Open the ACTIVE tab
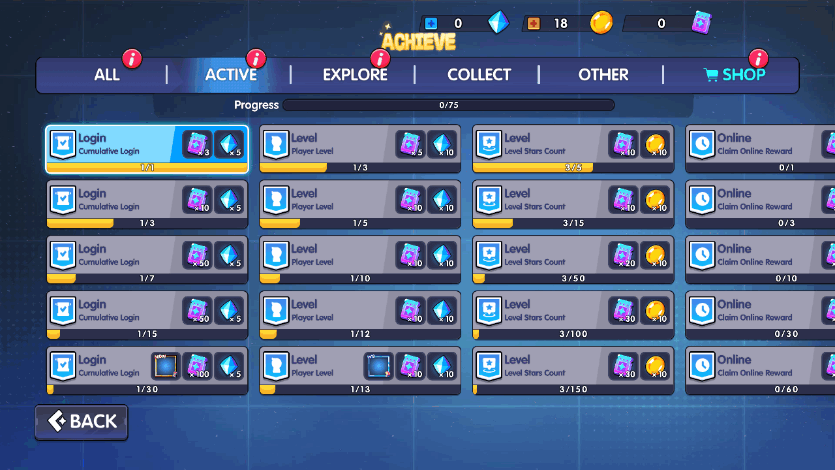 (231, 75)
